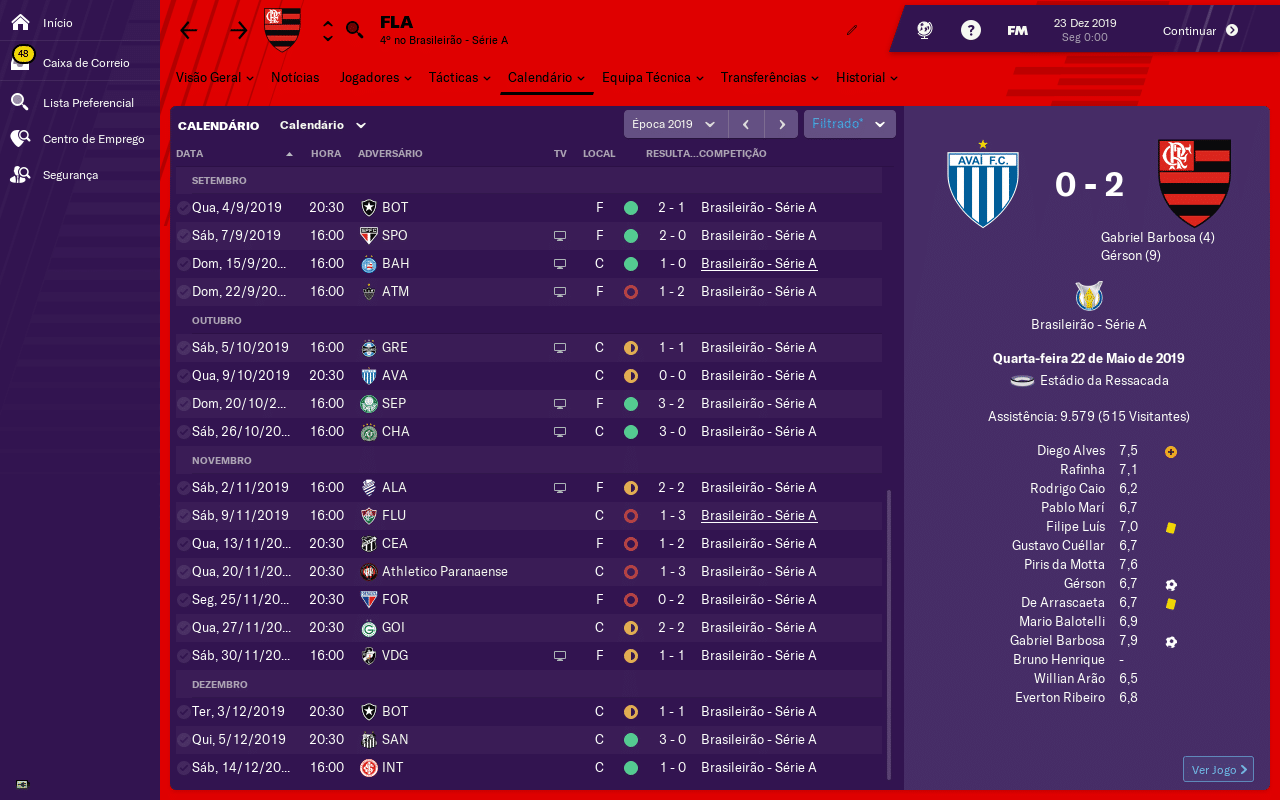The height and width of the screenshot is (800, 1280).
Task: Go to the next season arrow
Action: click(x=781, y=124)
